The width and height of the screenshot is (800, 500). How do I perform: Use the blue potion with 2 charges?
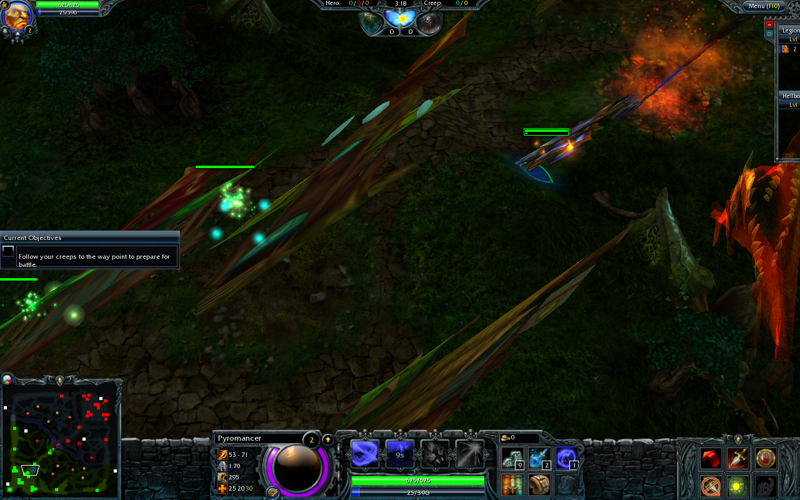[540, 459]
